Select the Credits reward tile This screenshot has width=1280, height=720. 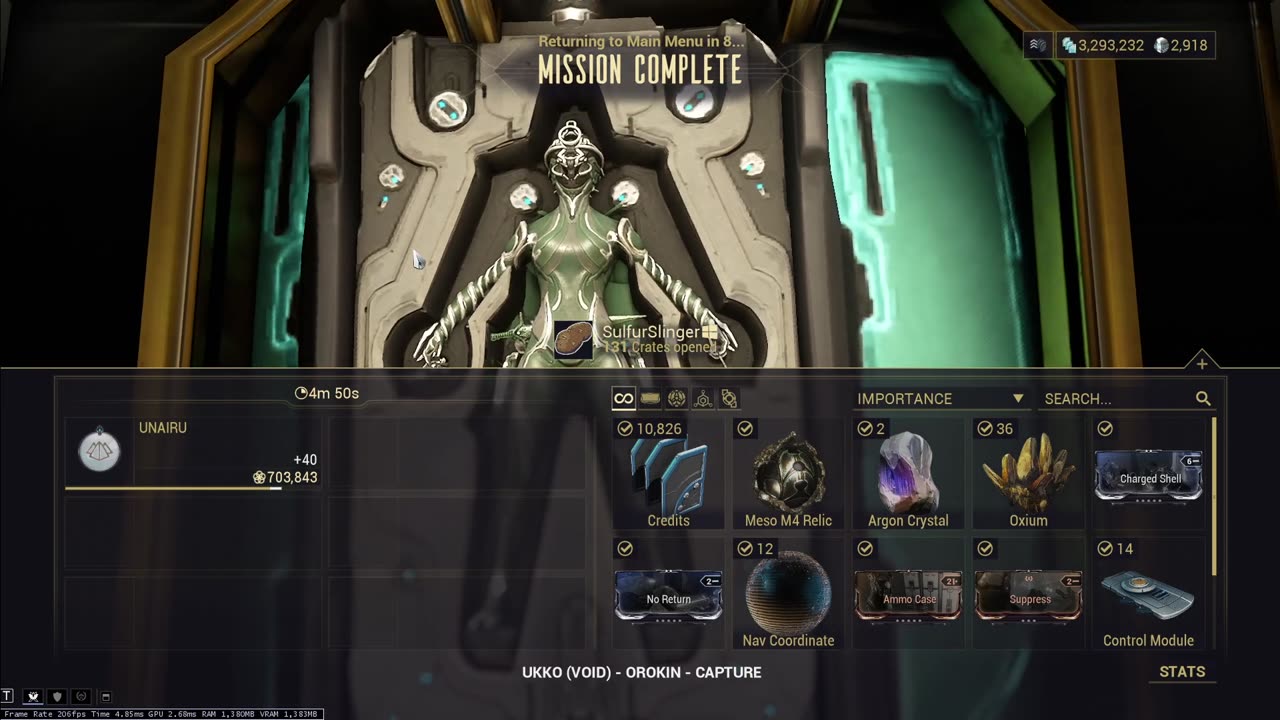point(668,474)
